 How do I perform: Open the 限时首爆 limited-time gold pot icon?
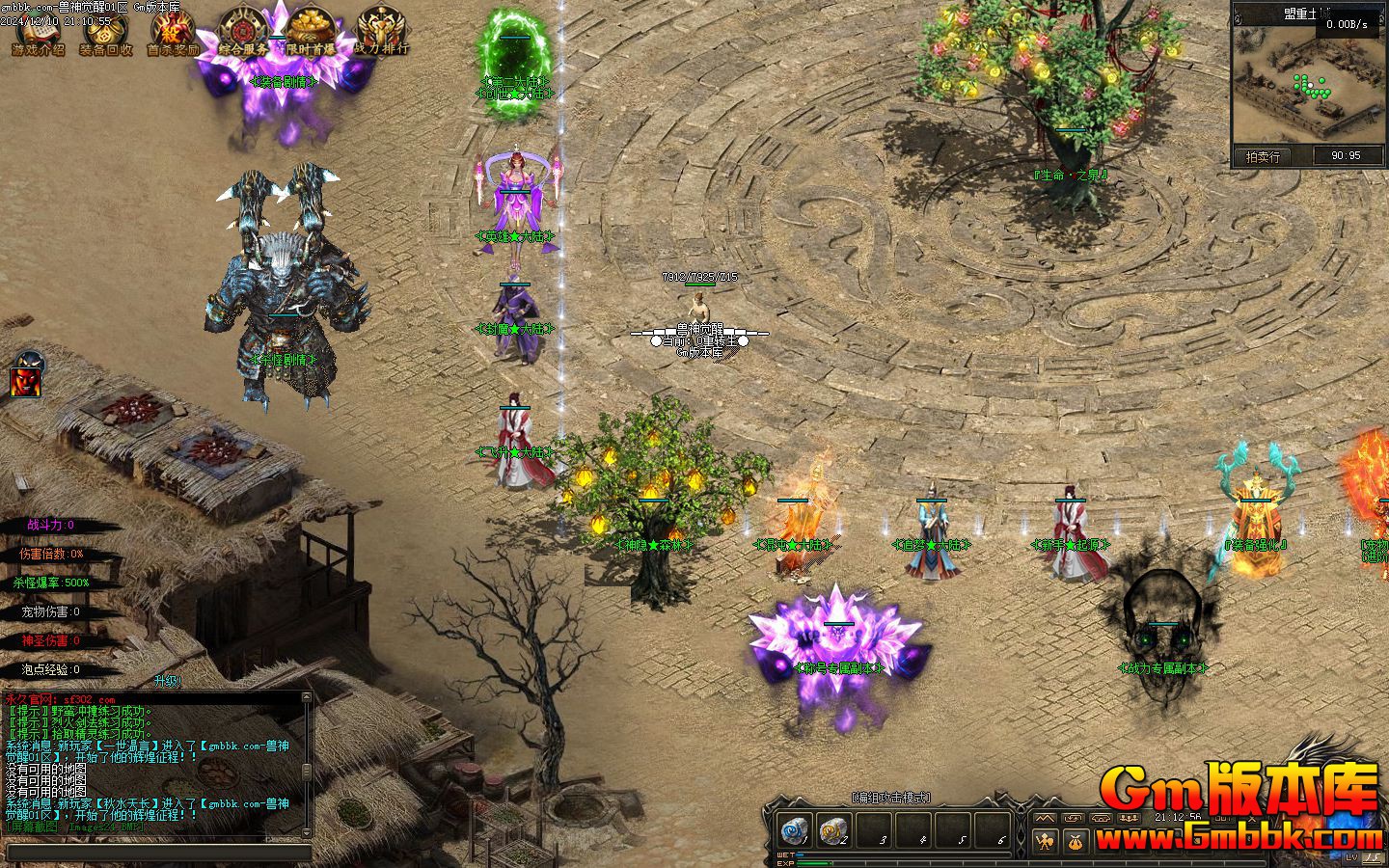(311, 33)
